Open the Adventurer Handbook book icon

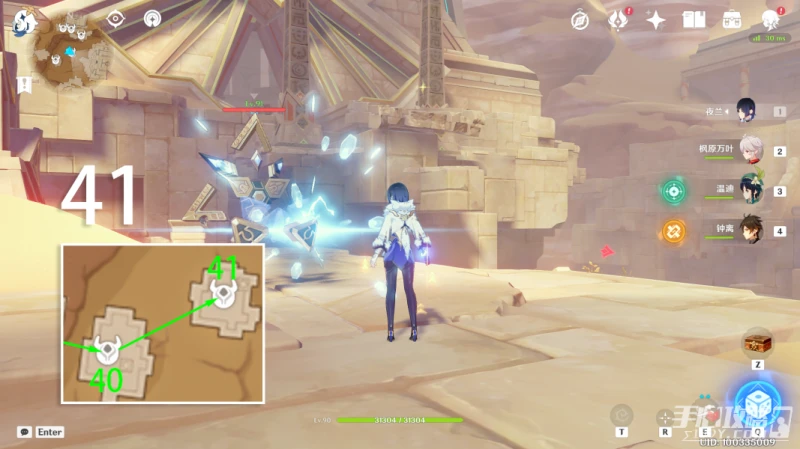(694, 19)
